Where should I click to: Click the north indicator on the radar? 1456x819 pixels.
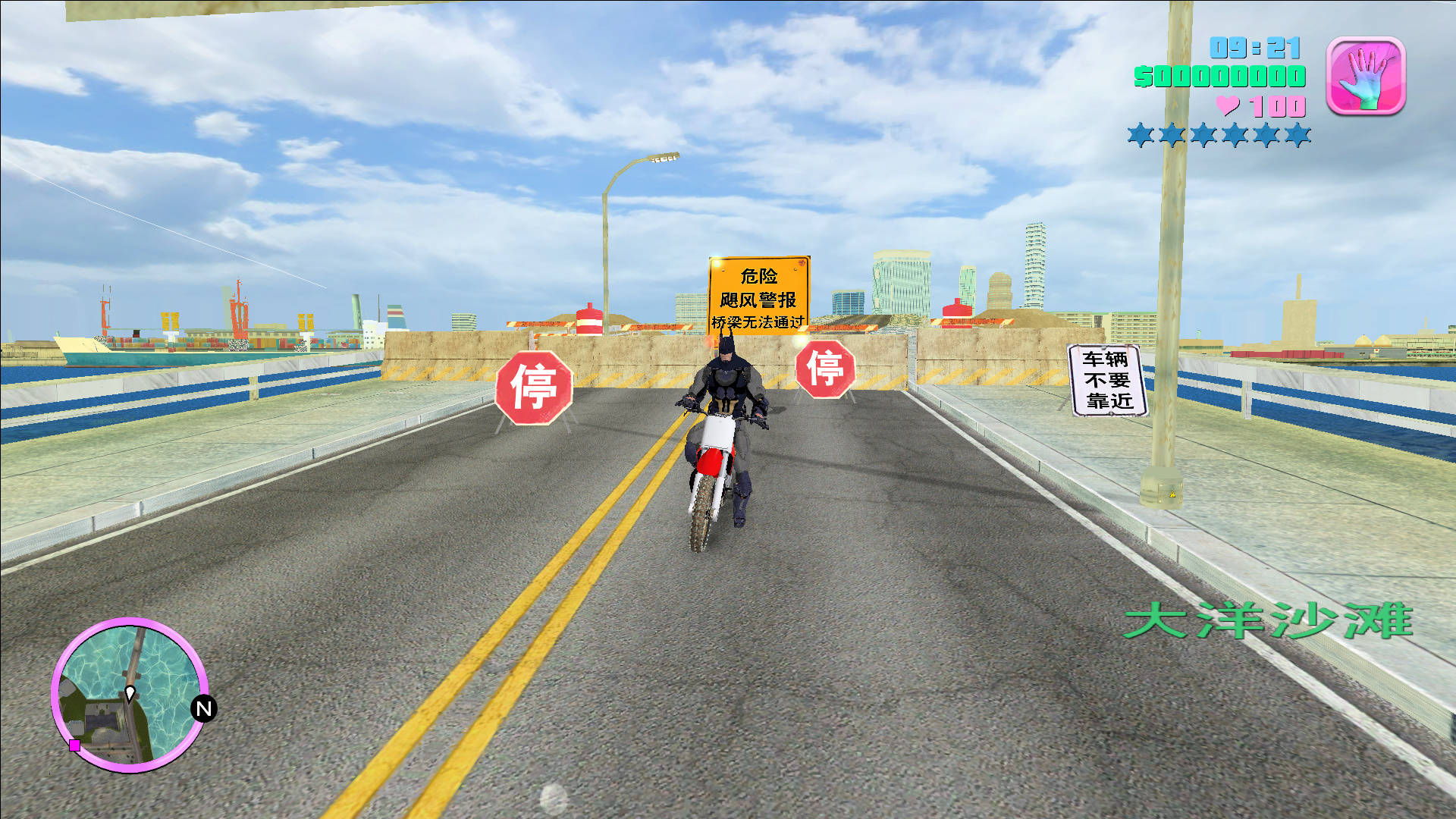[x=203, y=708]
